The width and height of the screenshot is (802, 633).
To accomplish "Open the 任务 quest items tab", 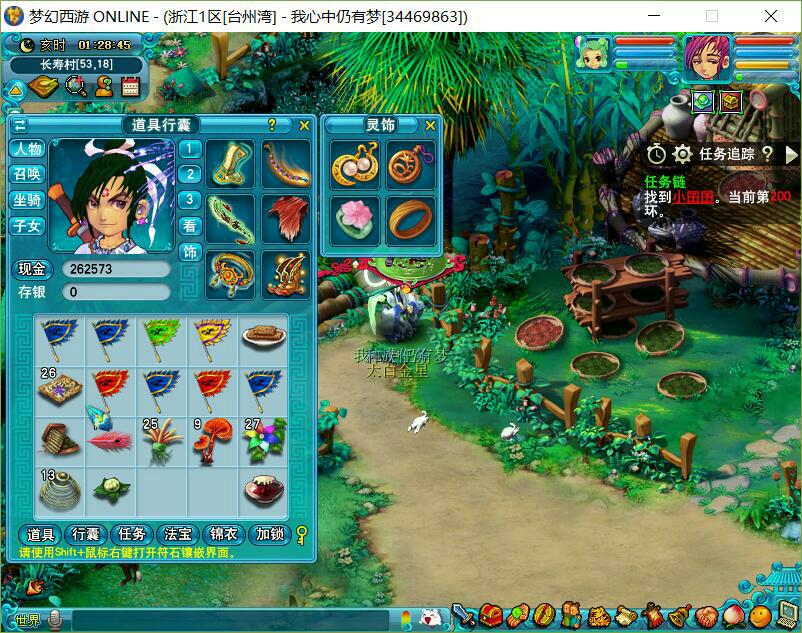I will click(132, 535).
